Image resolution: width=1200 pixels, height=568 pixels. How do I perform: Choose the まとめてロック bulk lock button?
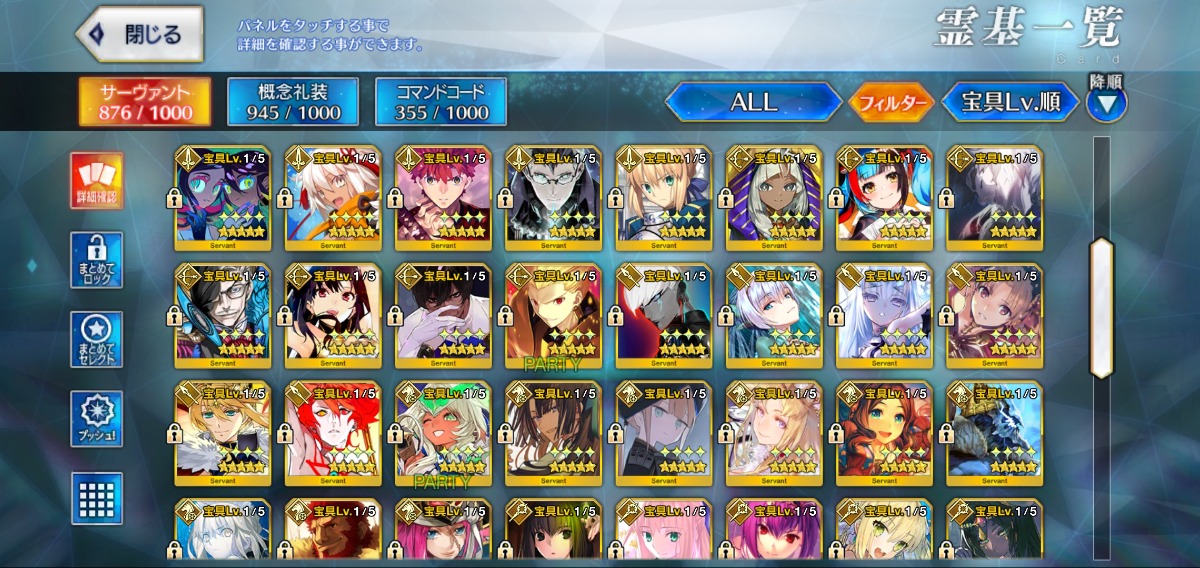(97, 260)
